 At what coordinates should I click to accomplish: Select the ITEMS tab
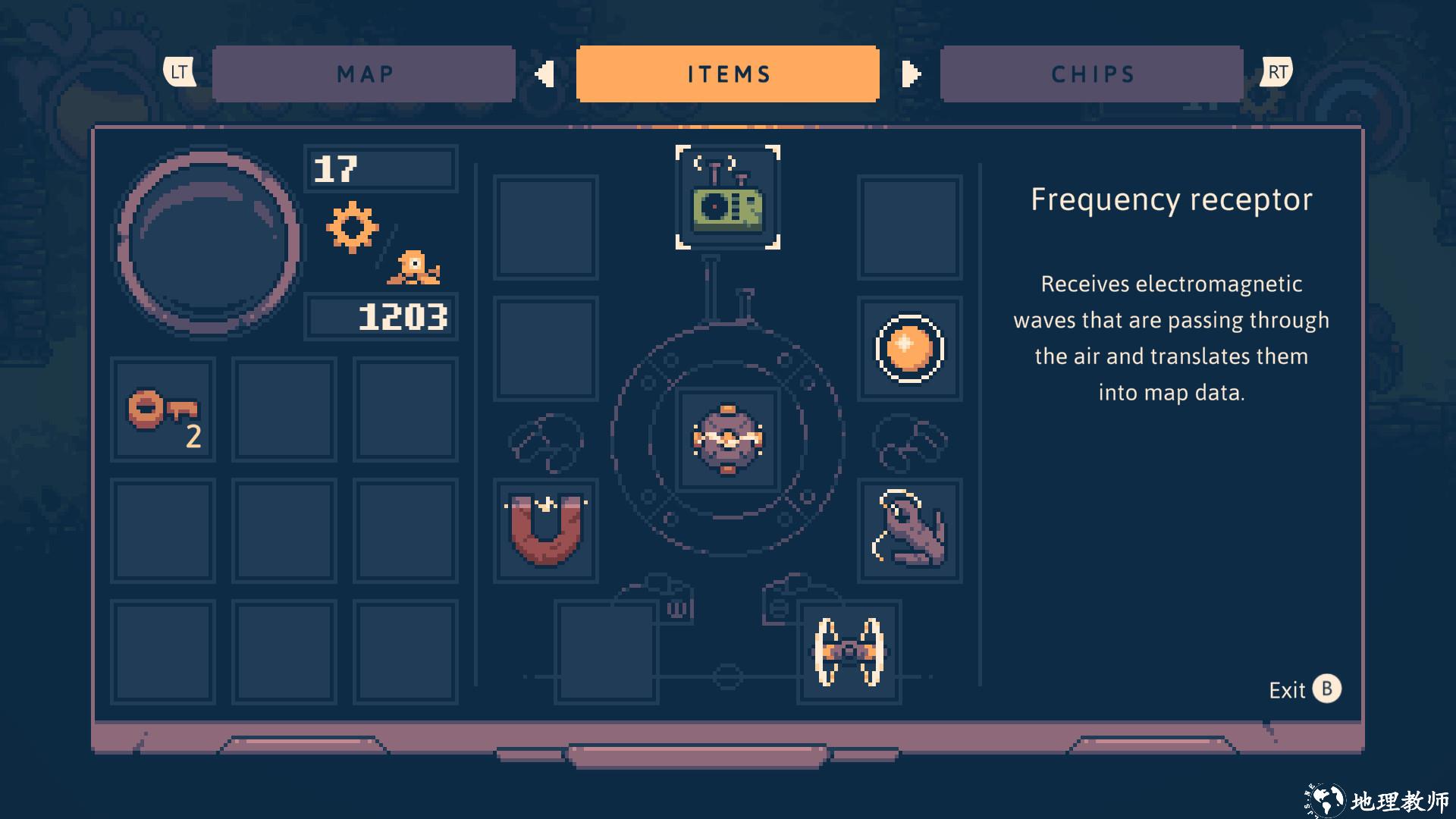point(728,74)
